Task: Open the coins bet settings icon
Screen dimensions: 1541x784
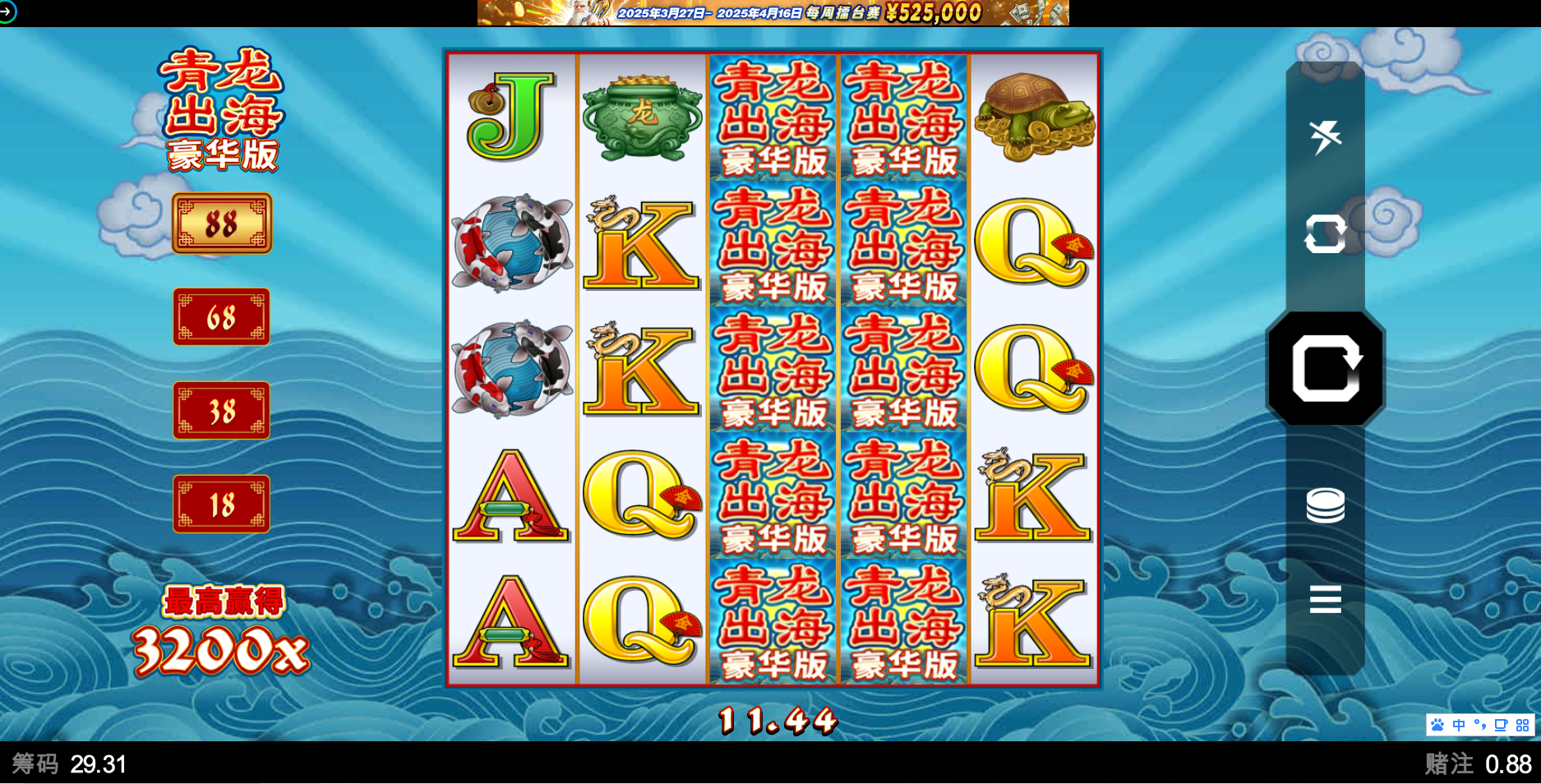Action: click(1326, 505)
